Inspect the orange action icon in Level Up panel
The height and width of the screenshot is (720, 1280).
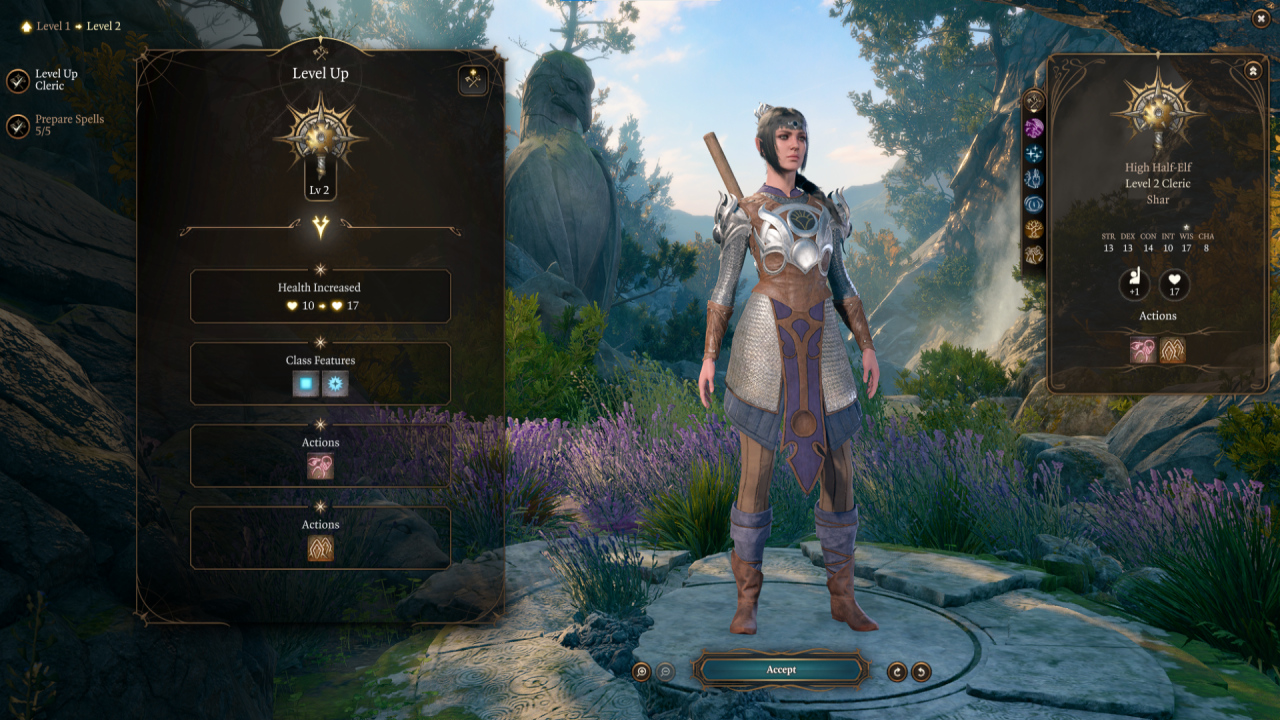(x=320, y=548)
